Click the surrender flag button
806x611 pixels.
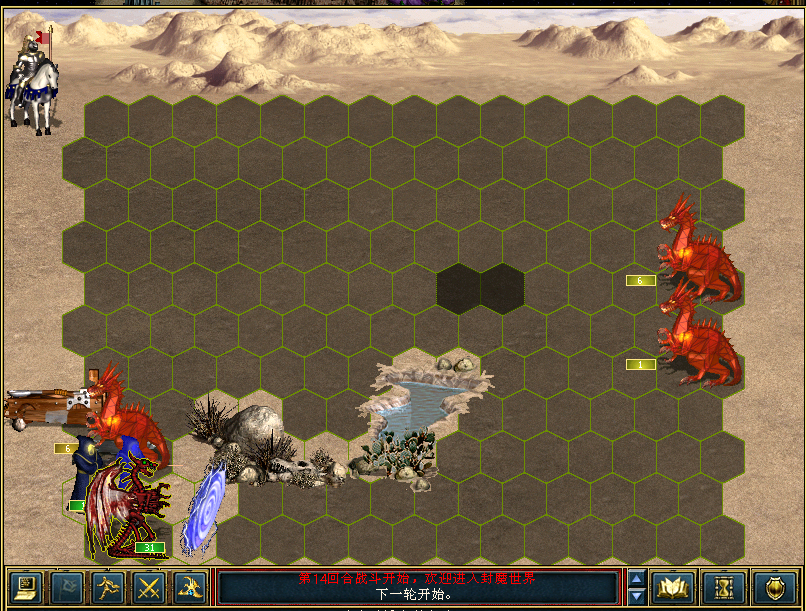pyautogui.click(x=65, y=586)
